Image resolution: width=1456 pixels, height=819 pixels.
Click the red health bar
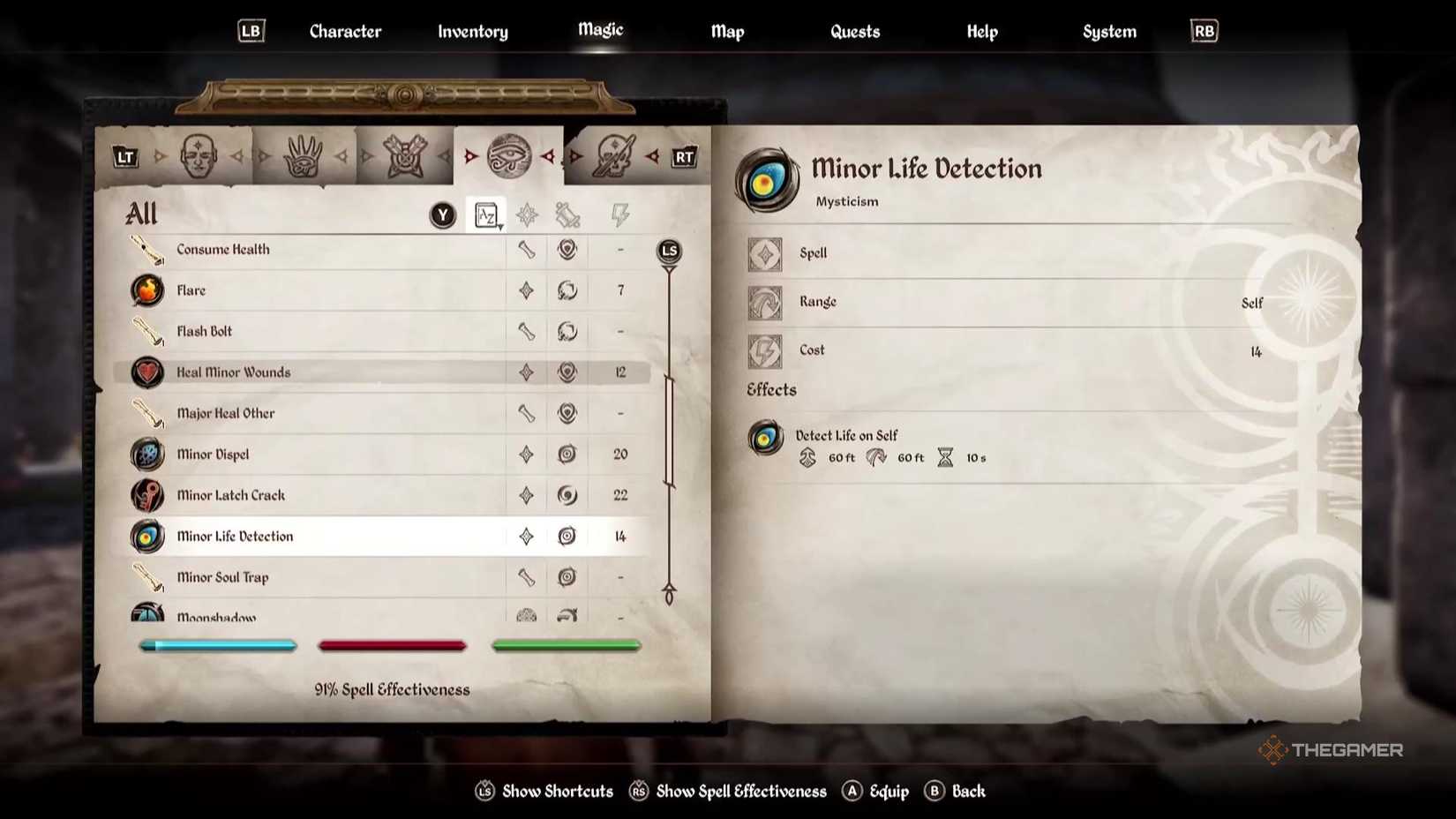(x=392, y=645)
